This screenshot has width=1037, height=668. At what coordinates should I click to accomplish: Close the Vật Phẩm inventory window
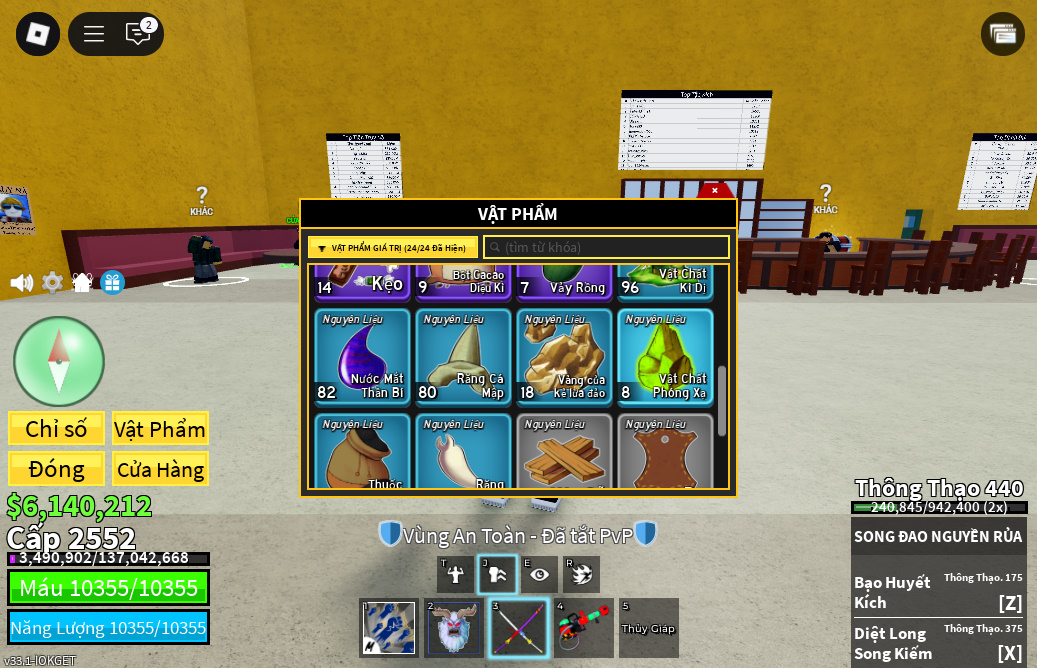tap(714, 190)
